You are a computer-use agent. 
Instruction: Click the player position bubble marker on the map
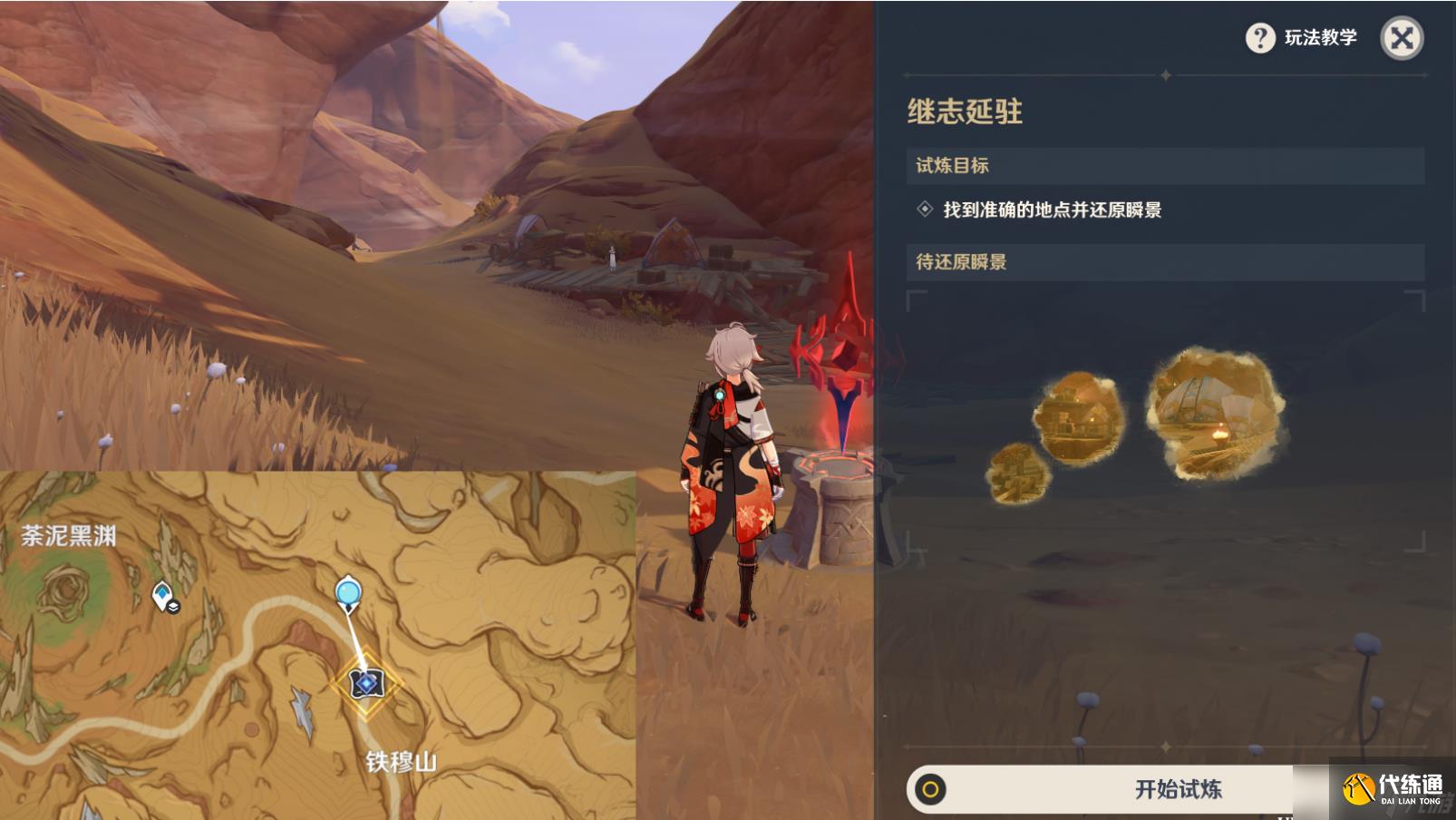347,590
